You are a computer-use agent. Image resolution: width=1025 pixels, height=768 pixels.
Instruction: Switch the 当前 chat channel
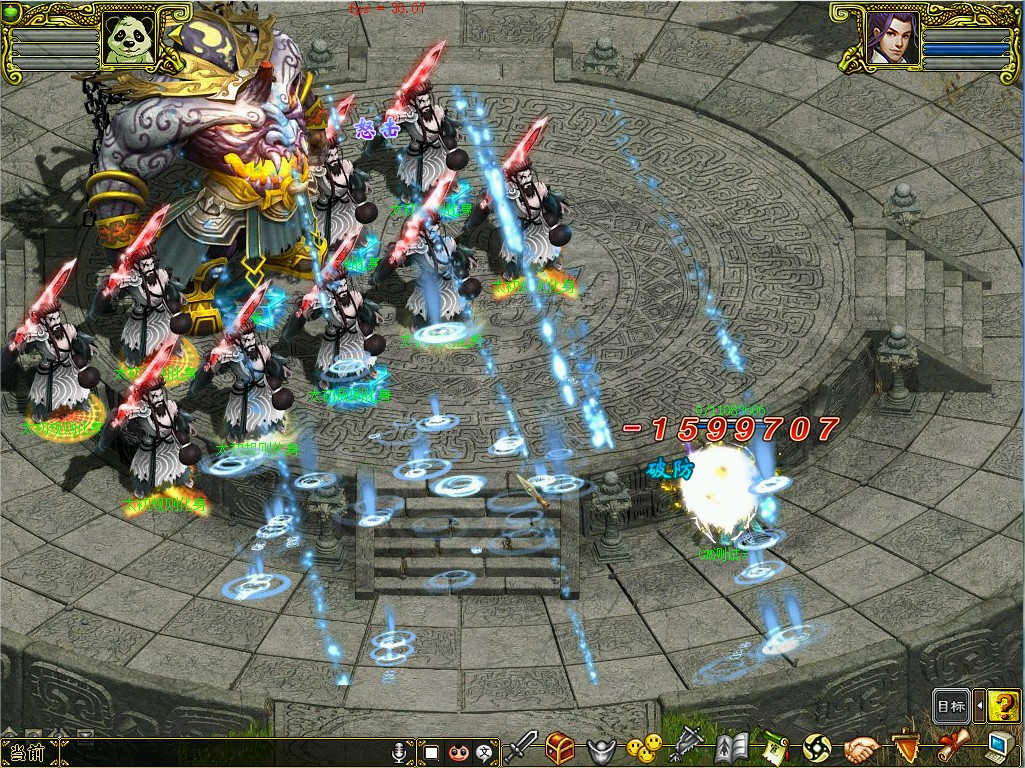coord(28,752)
